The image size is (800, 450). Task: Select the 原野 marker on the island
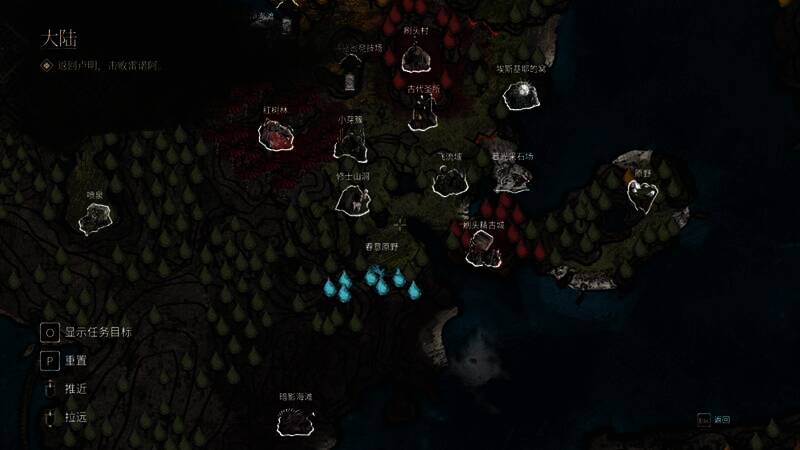pos(643,195)
